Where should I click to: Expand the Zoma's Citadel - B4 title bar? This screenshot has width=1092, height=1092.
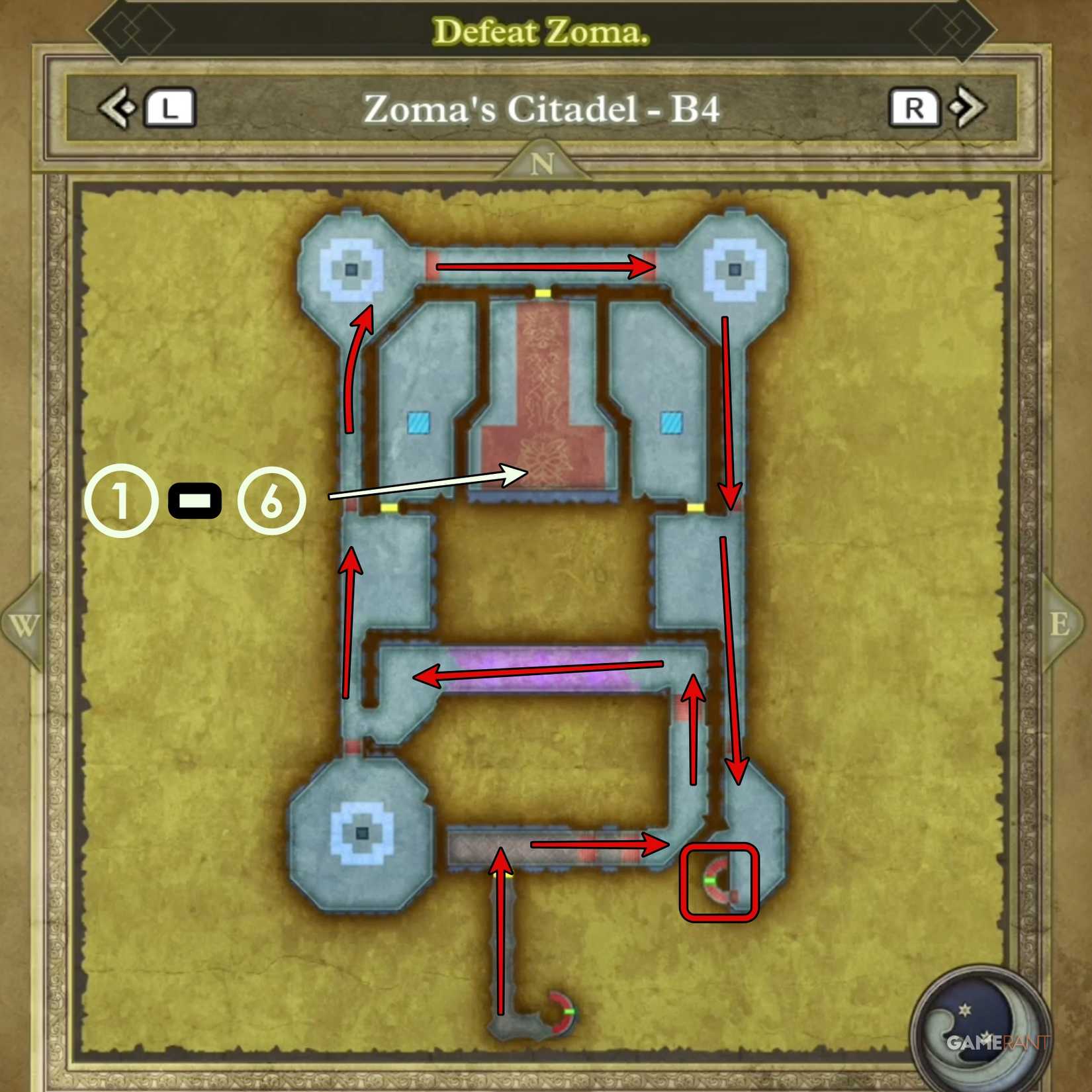point(544,110)
